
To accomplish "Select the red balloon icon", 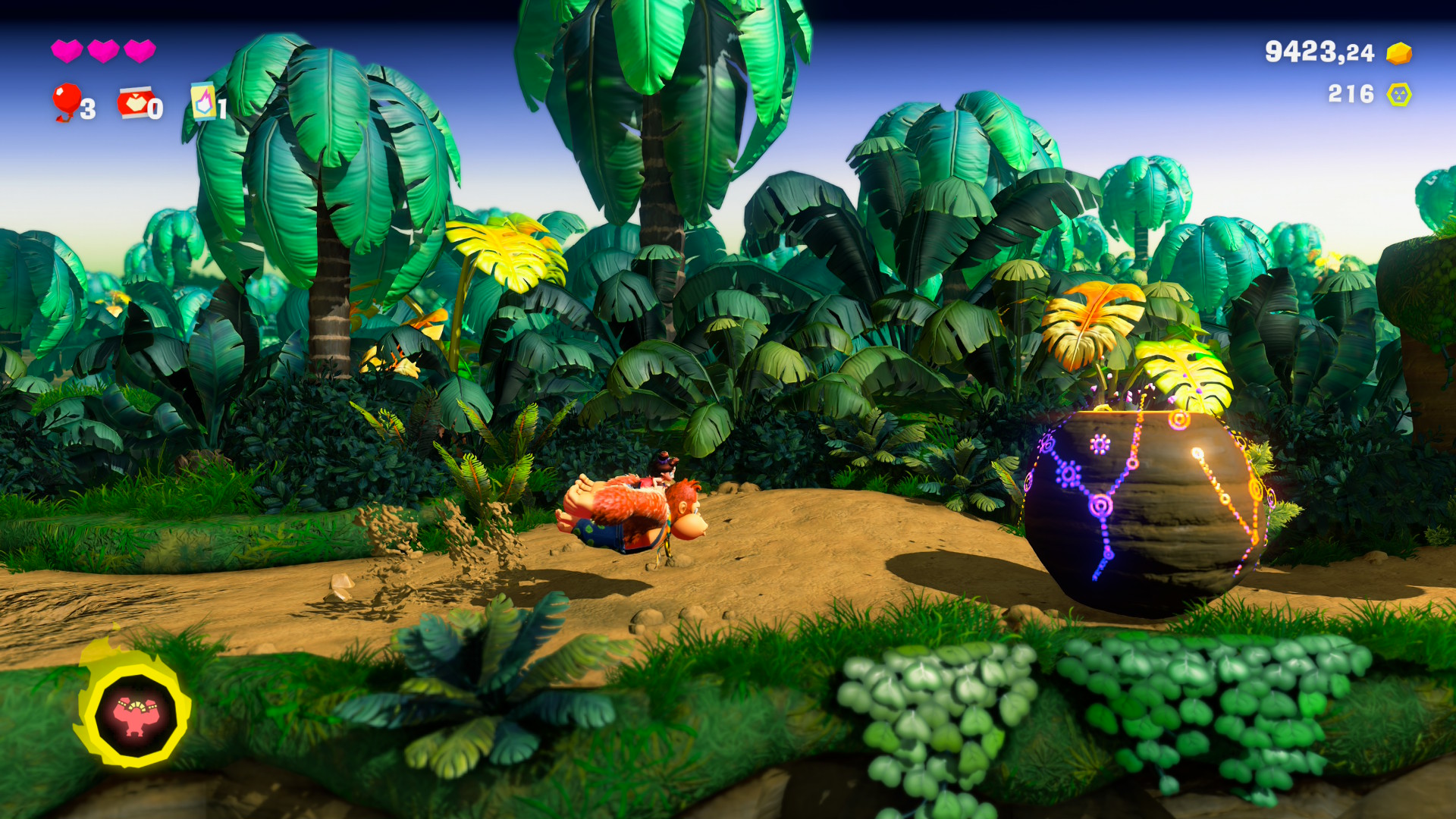I will (x=67, y=101).
